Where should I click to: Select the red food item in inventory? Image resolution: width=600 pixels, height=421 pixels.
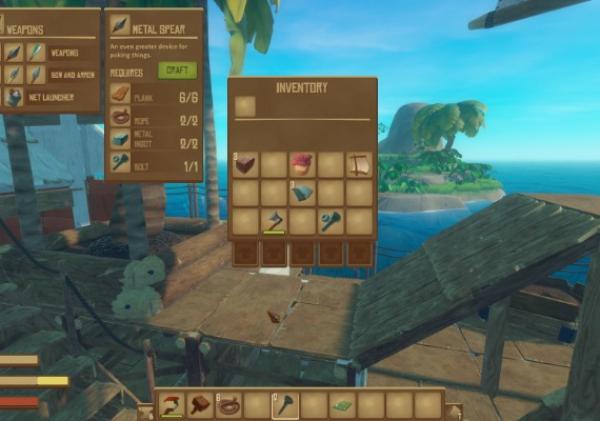(x=302, y=164)
